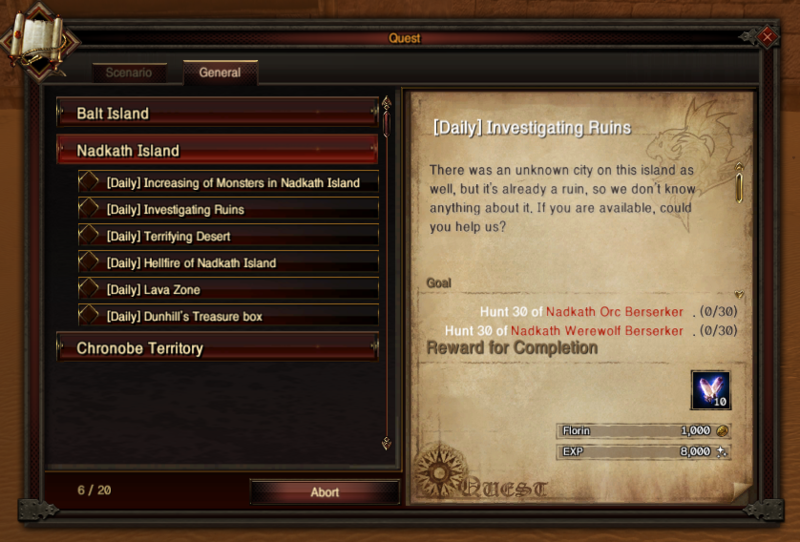The image size is (800, 542).
Task: Select the Investigating Ruins daily quest
Action: (x=232, y=210)
